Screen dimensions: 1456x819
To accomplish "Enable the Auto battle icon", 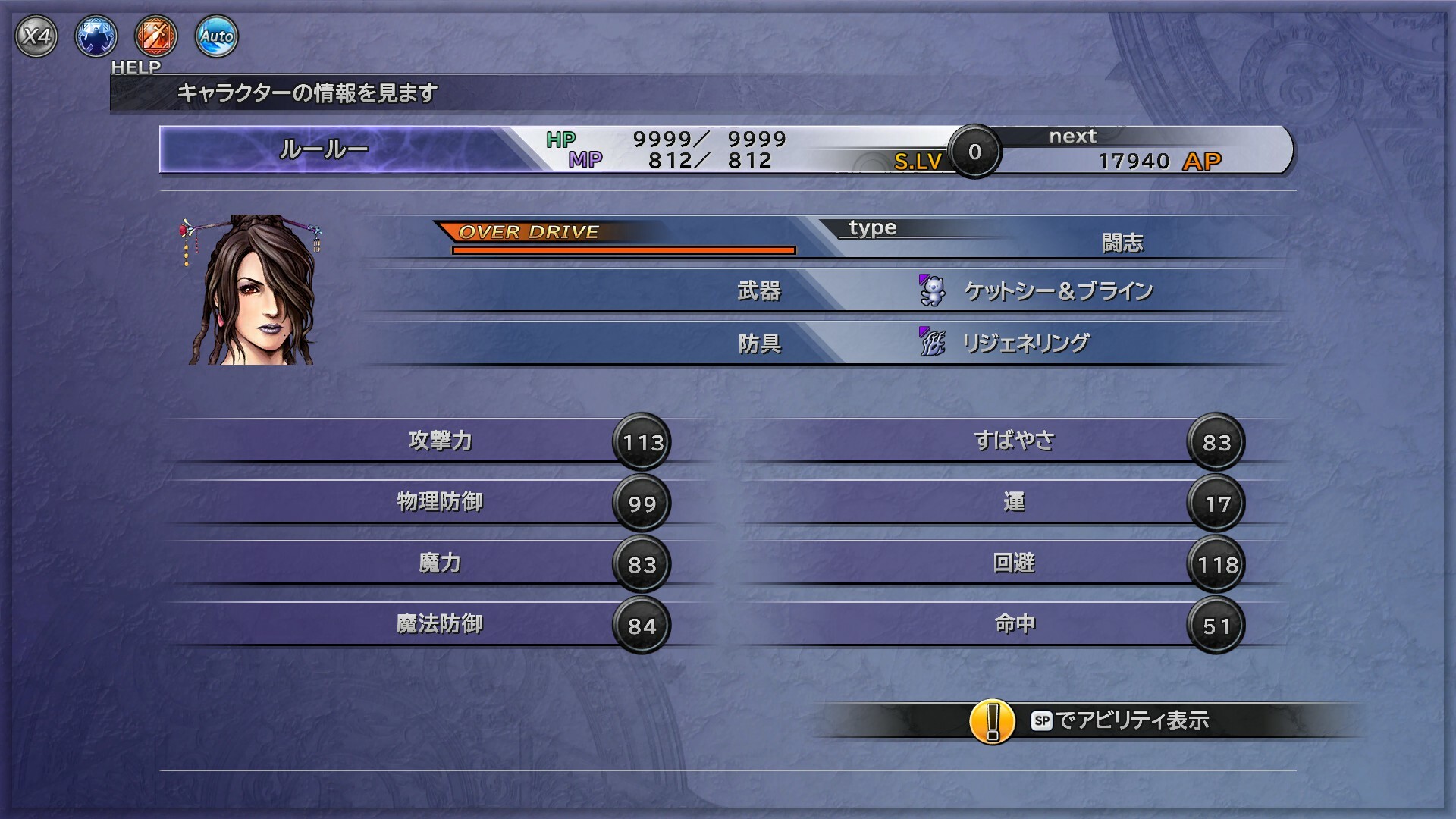I will click(x=216, y=36).
